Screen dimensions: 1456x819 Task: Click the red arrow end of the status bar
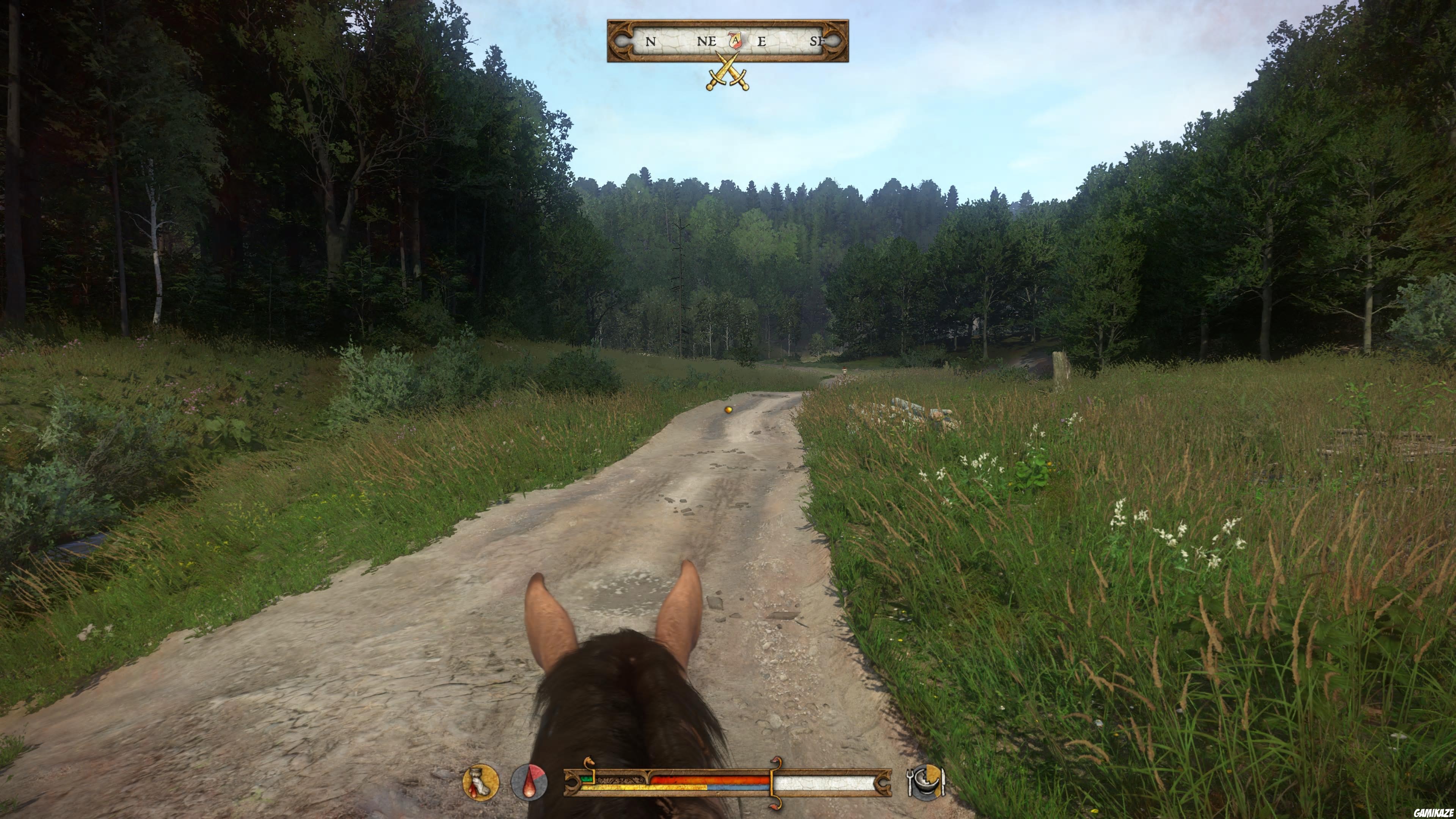pyautogui.click(x=776, y=760)
